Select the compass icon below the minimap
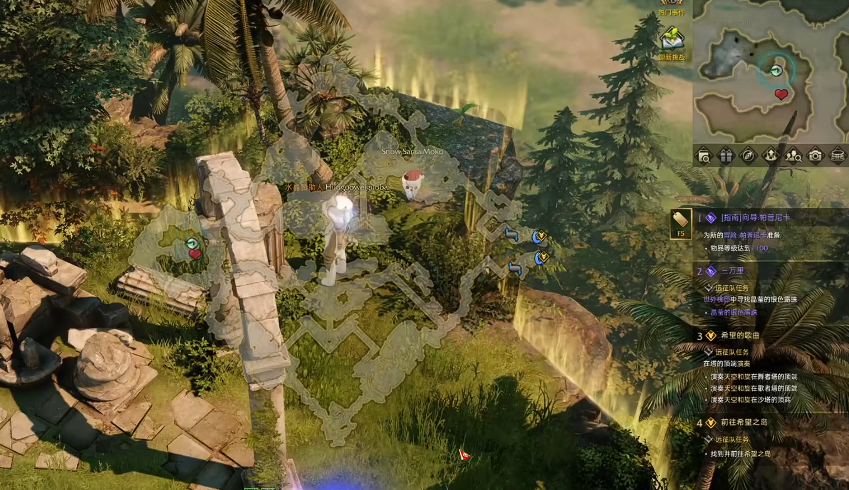This screenshot has height=490, width=849. [748, 155]
